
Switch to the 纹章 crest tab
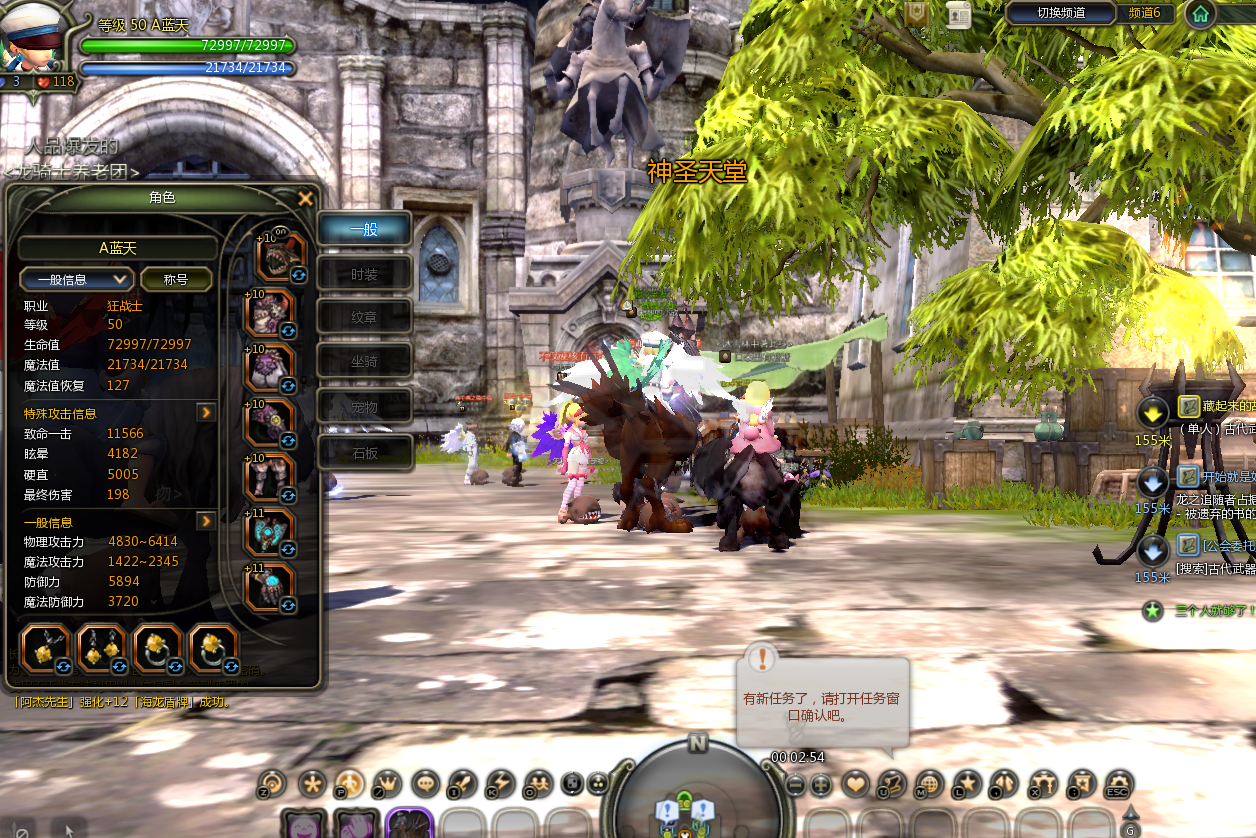(x=364, y=317)
